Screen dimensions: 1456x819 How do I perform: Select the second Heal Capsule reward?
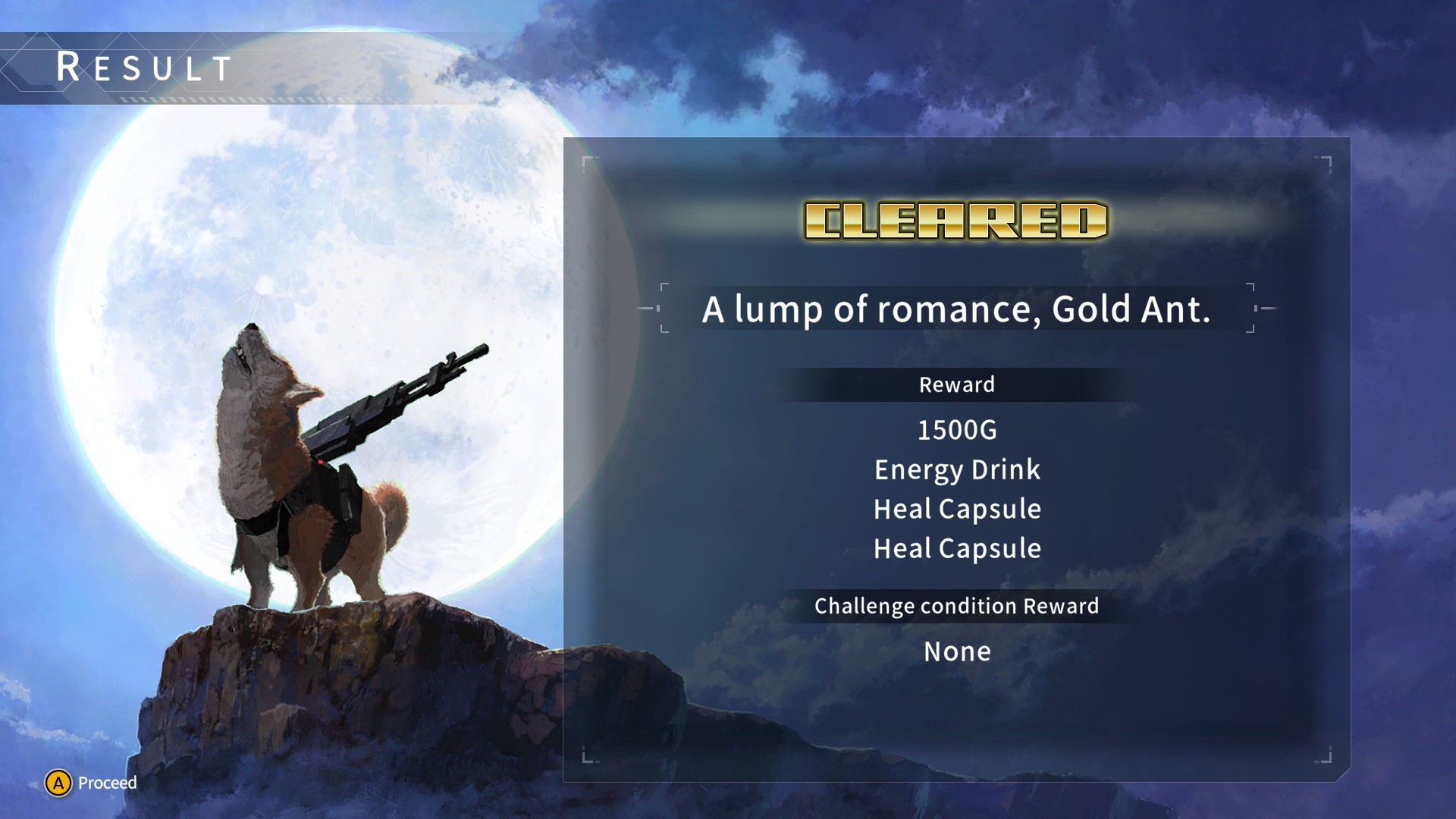tap(957, 548)
